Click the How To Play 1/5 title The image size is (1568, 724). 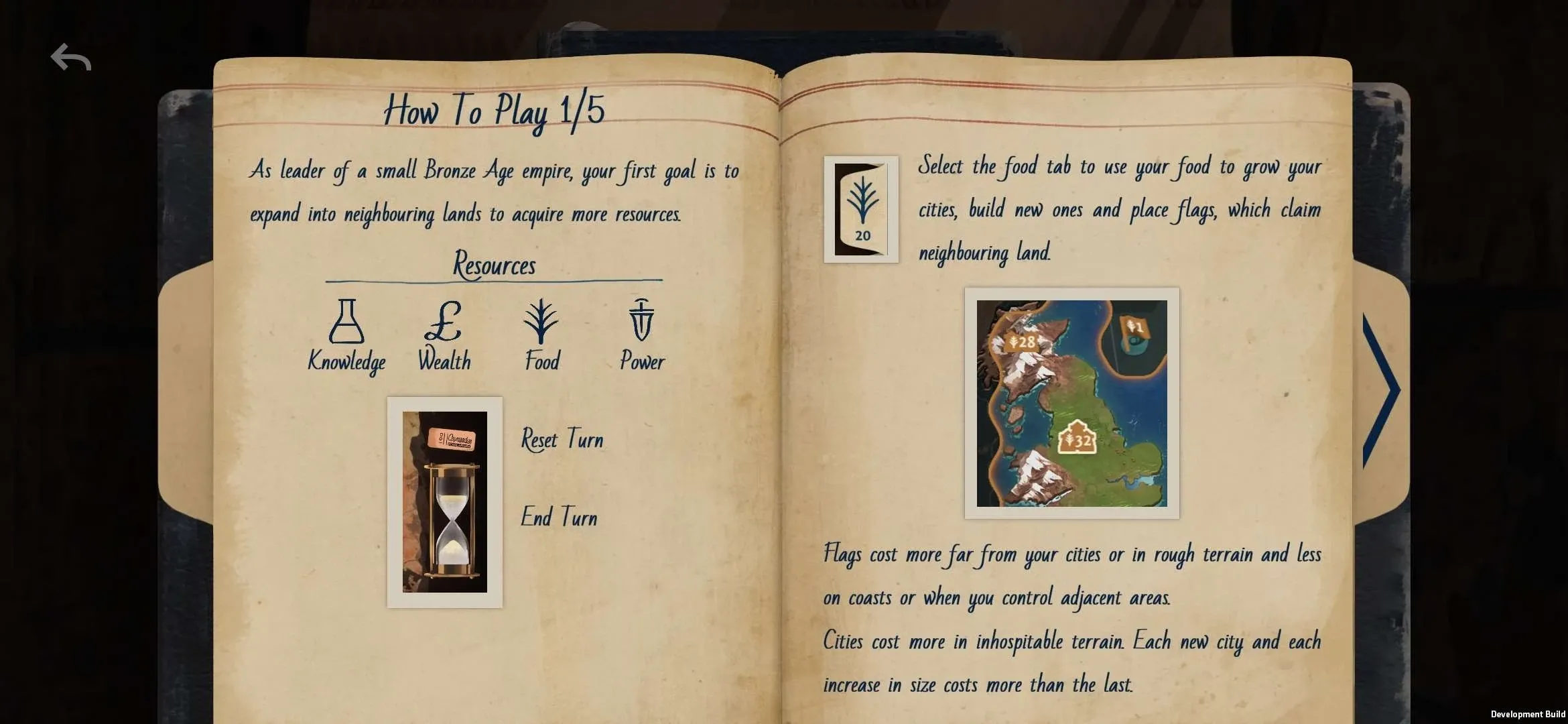[x=494, y=111]
